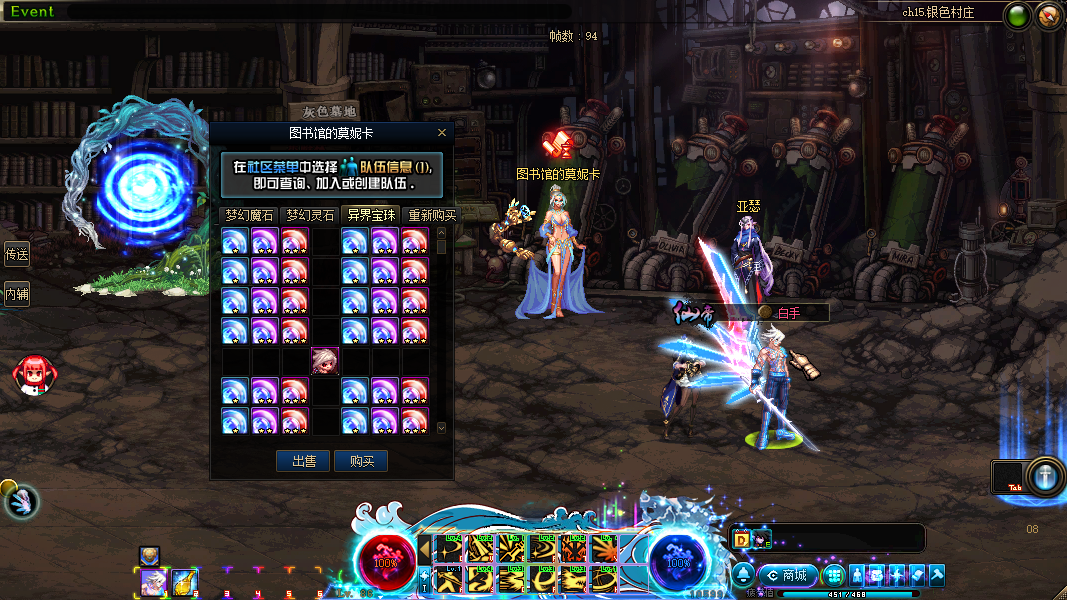The height and width of the screenshot is (600, 1067).
Task: Switch to the 梦幻魔石 tab
Action: (x=248, y=215)
